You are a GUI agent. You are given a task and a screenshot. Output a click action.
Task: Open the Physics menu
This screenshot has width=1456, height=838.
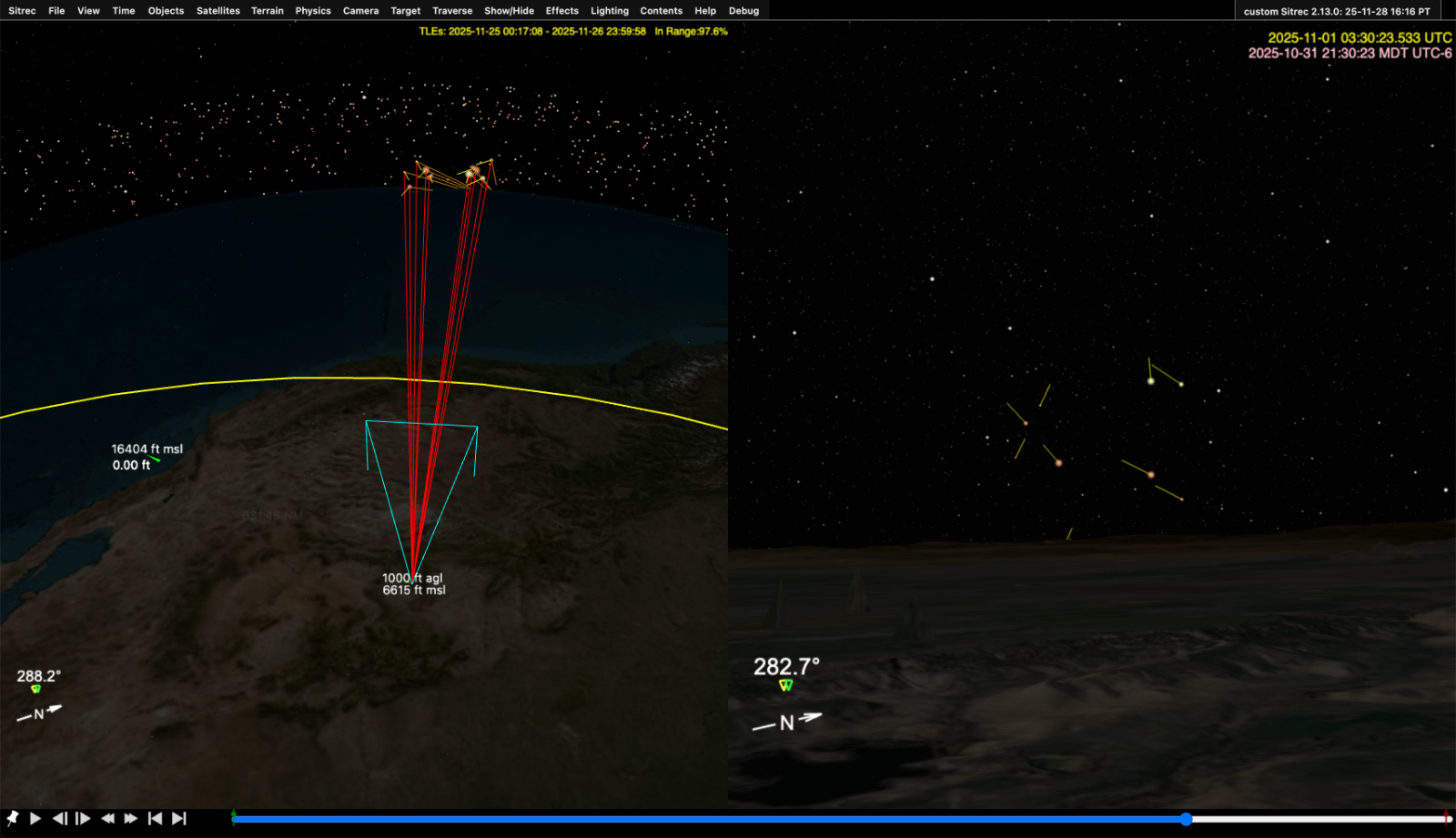click(x=313, y=11)
